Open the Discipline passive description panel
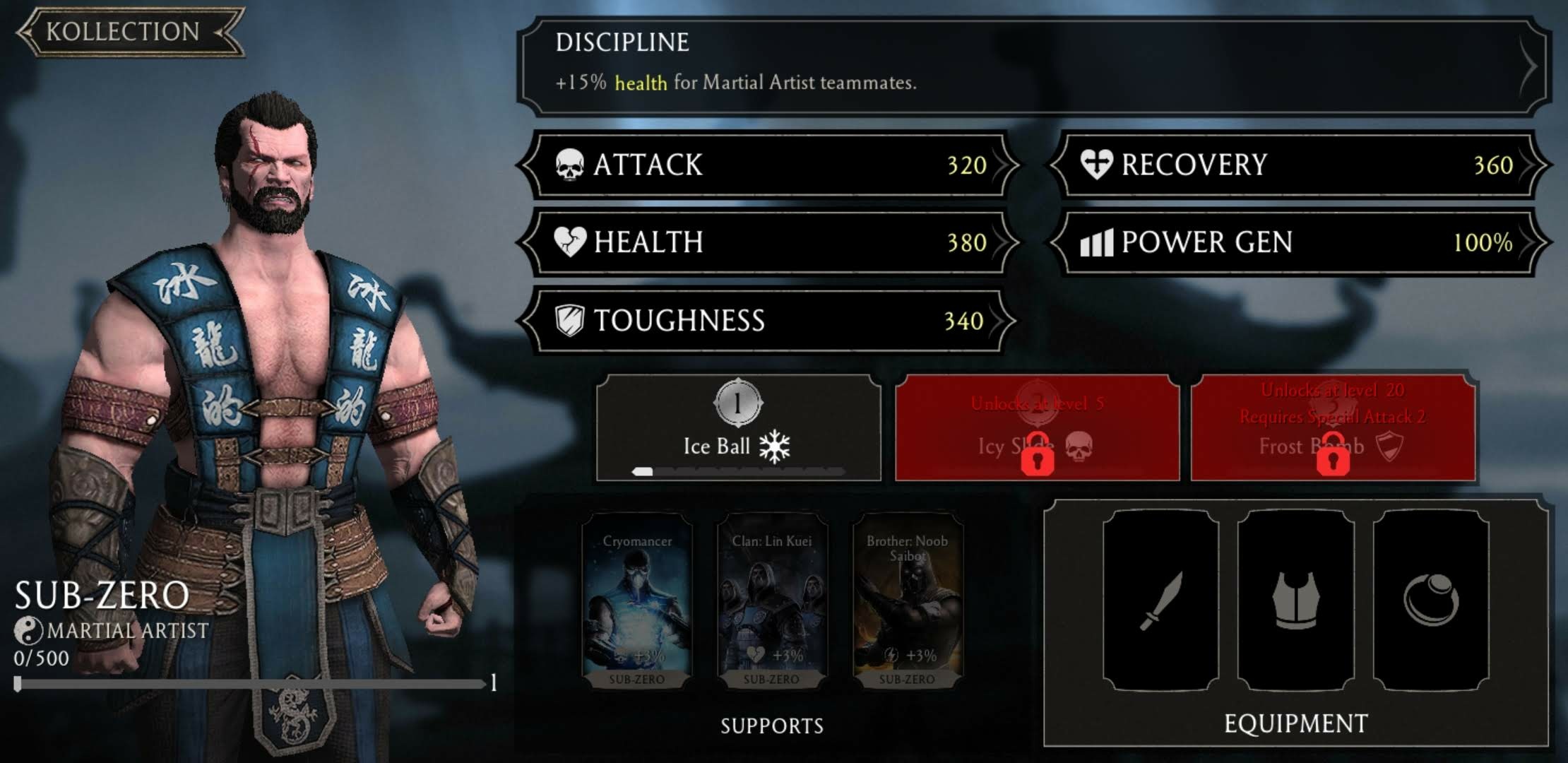This screenshot has height=763, width=1568. point(1031,66)
